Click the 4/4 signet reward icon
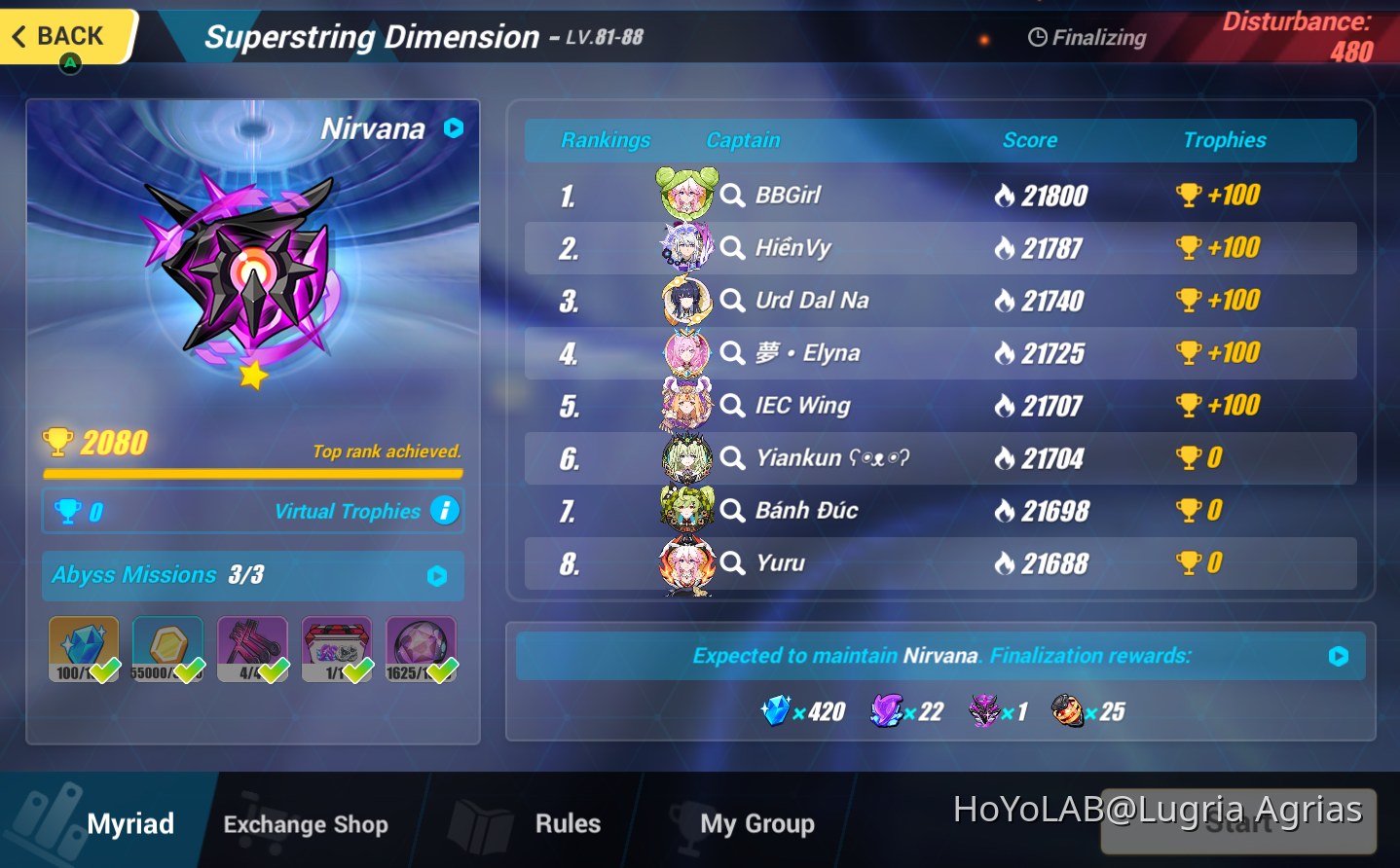Screen dimensions: 1400x868 click(252, 642)
